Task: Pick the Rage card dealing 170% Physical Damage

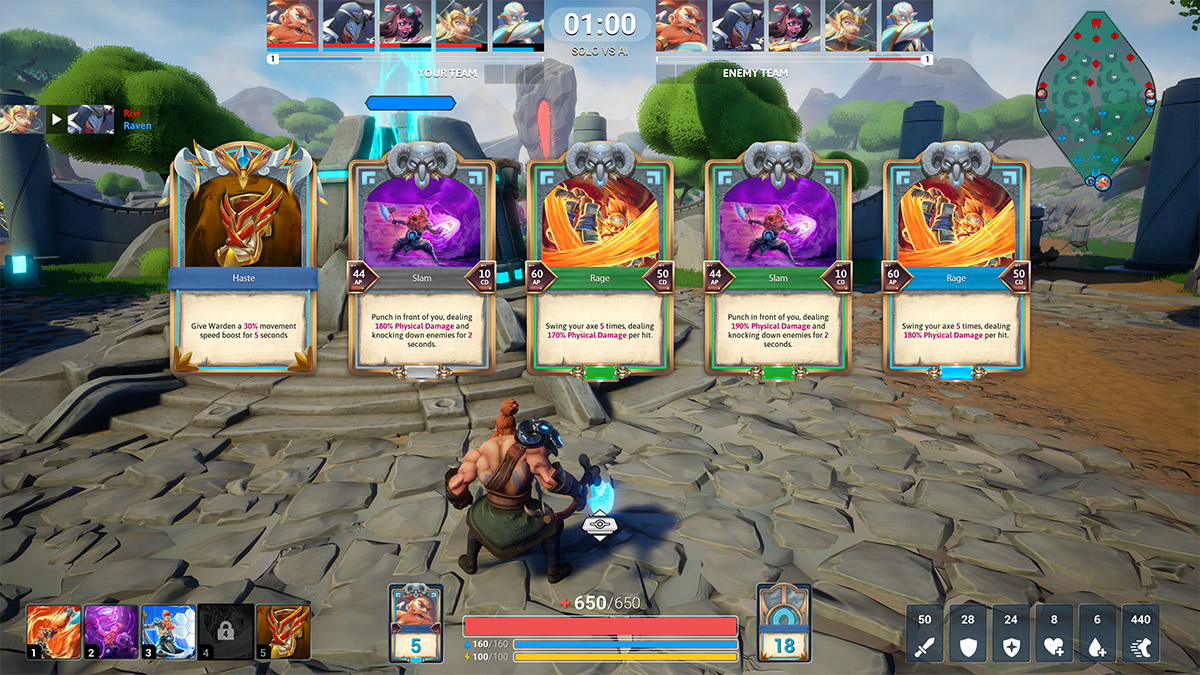Action: click(x=600, y=265)
